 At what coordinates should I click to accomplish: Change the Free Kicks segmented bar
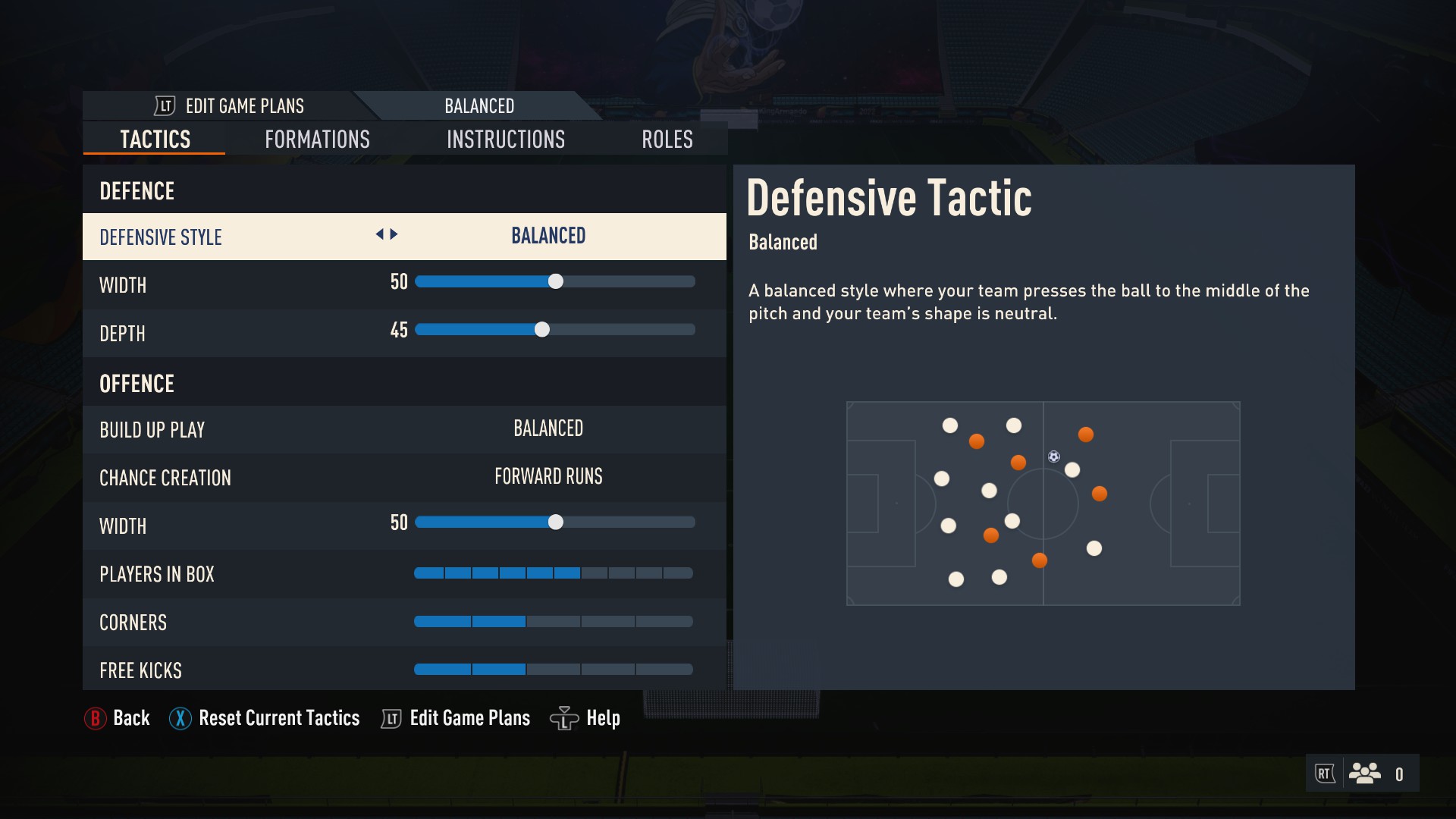point(553,670)
